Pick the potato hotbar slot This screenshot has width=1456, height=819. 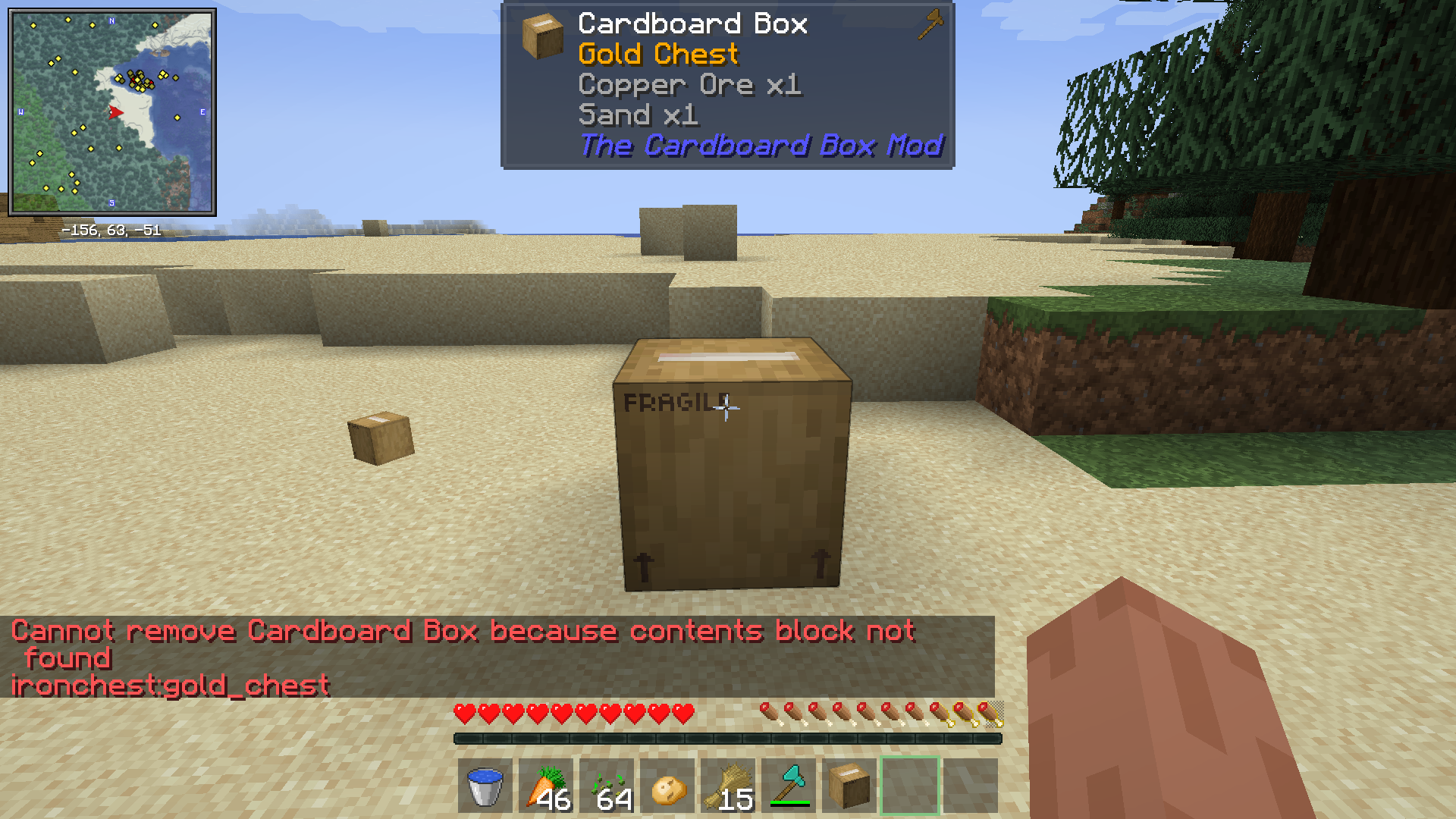click(x=667, y=786)
